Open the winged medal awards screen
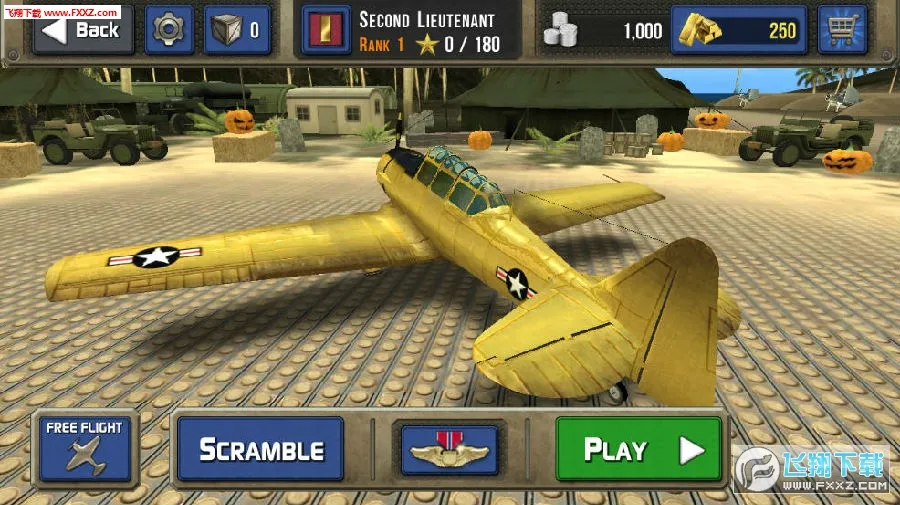This screenshot has height=505, width=900. tap(450, 450)
